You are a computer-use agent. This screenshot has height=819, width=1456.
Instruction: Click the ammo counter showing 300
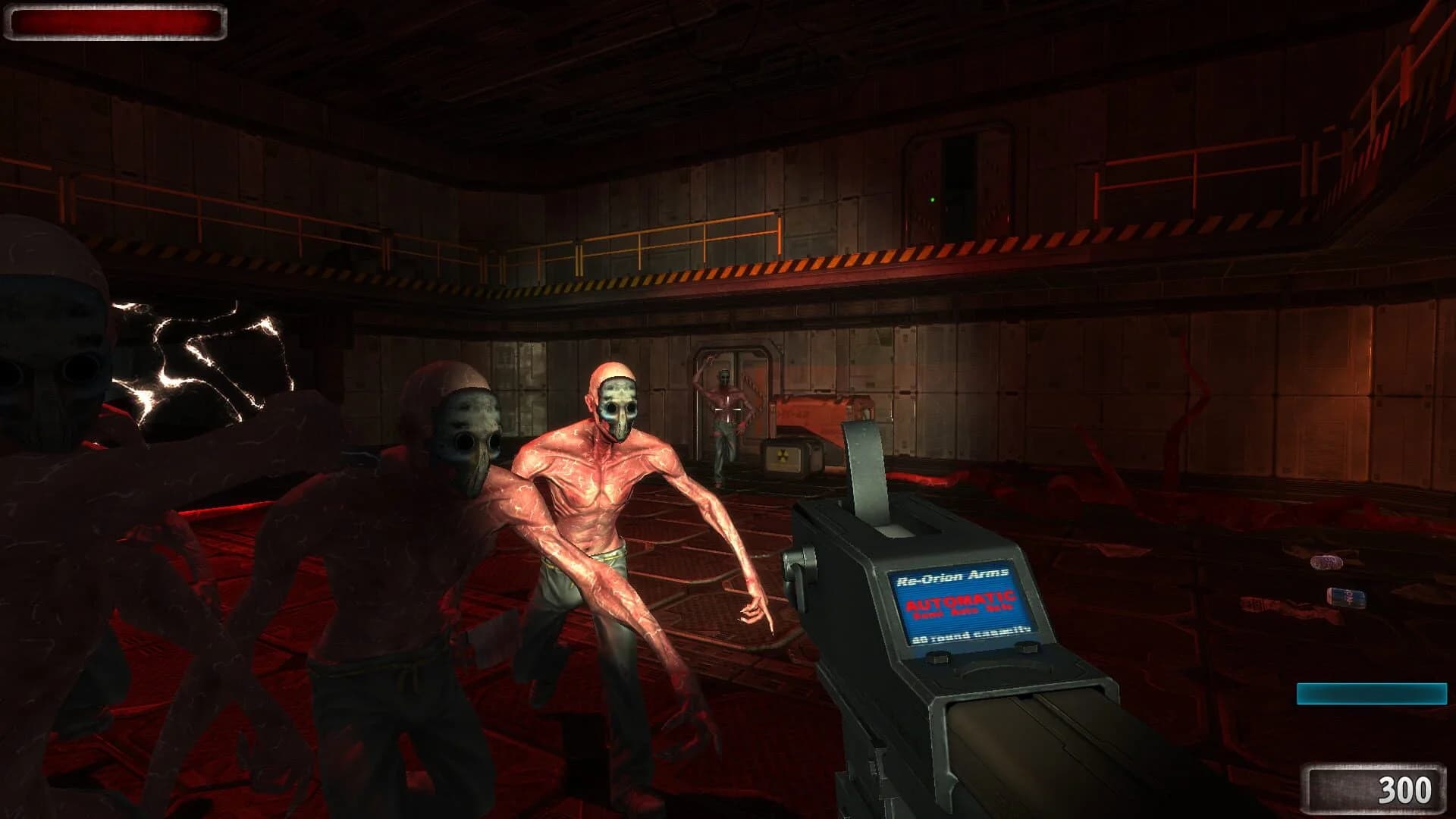(1407, 789)
